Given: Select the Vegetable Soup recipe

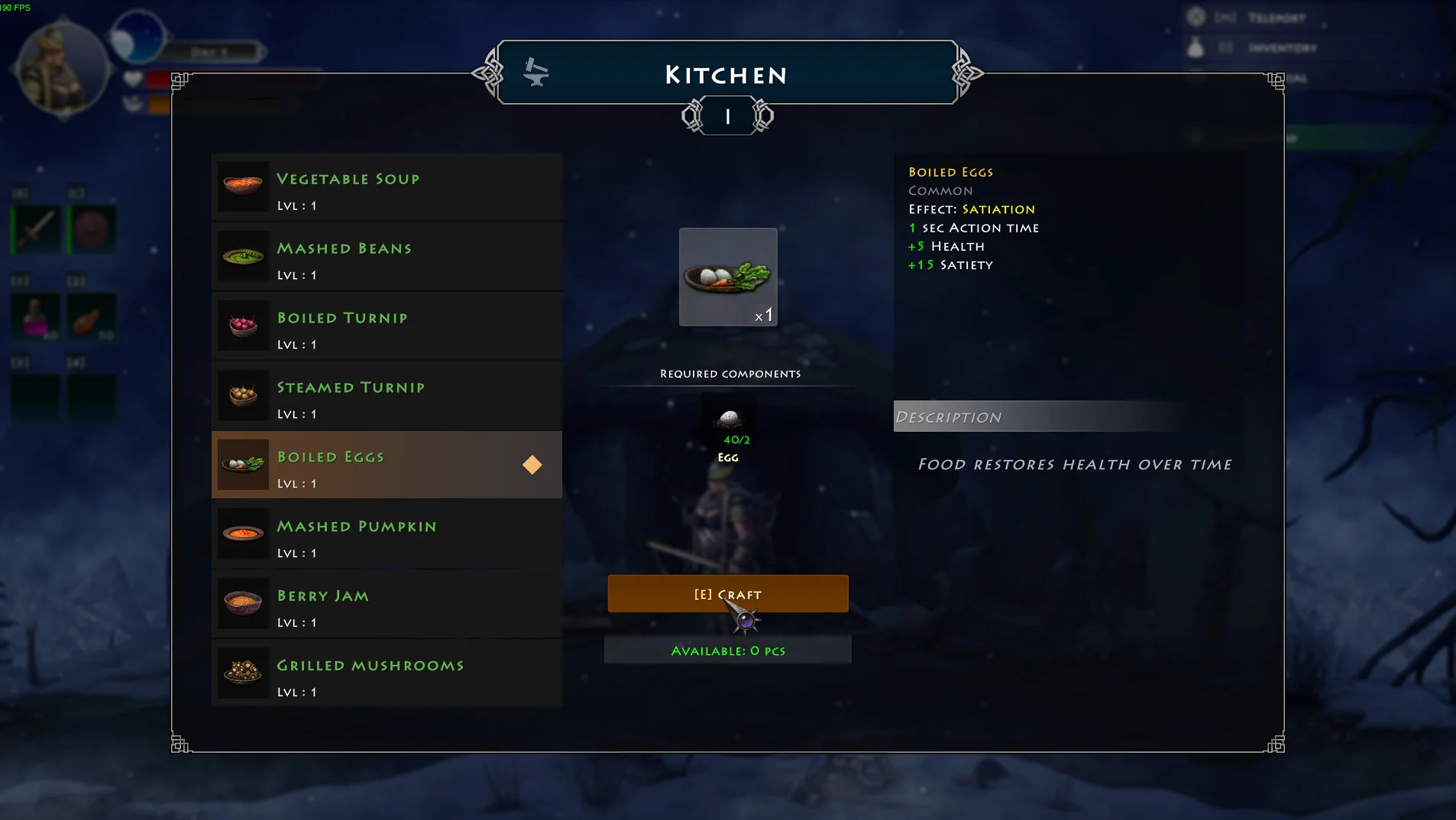Looking at the screenshot, I should [x=387, y=187].
